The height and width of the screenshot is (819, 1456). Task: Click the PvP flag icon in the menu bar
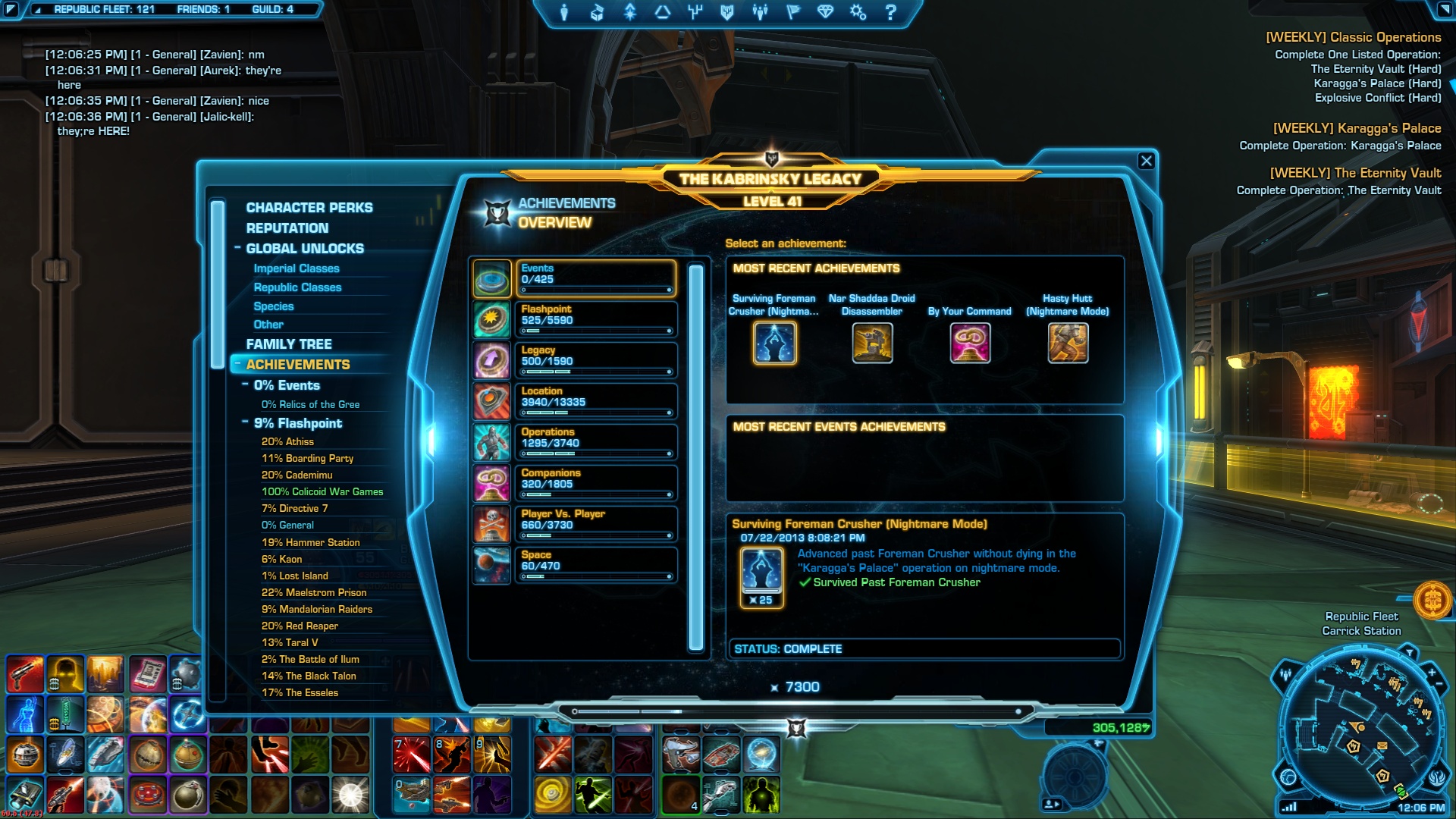[793, 13]
